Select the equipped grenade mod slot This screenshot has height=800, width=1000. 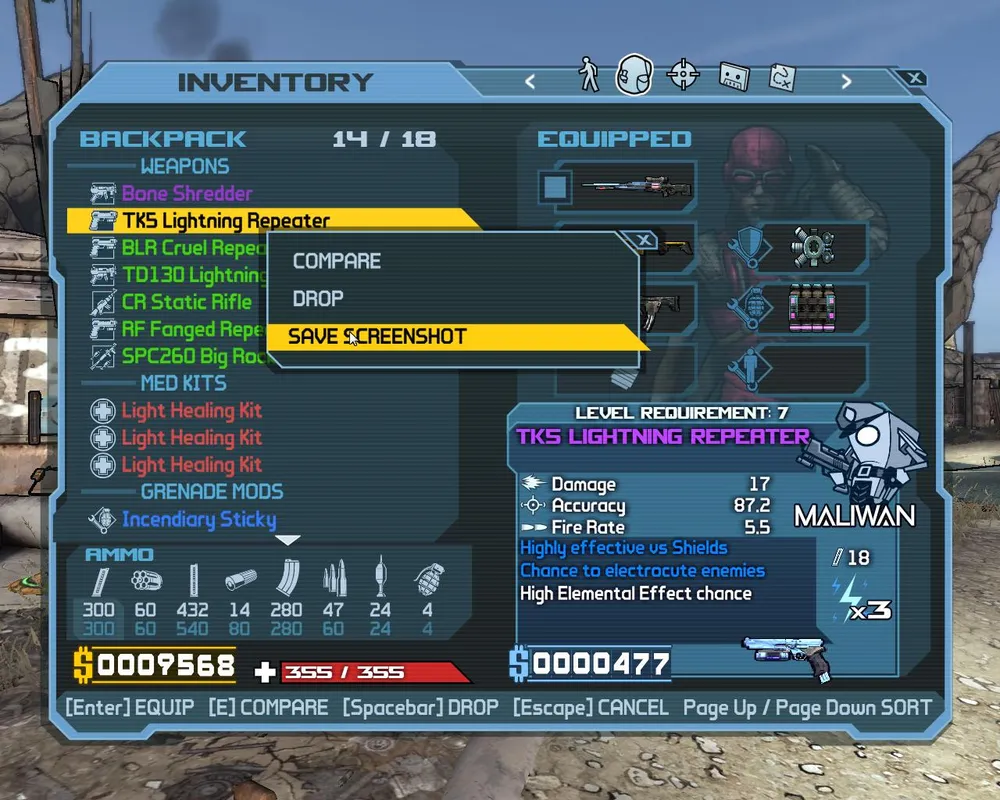pos(812,306)
